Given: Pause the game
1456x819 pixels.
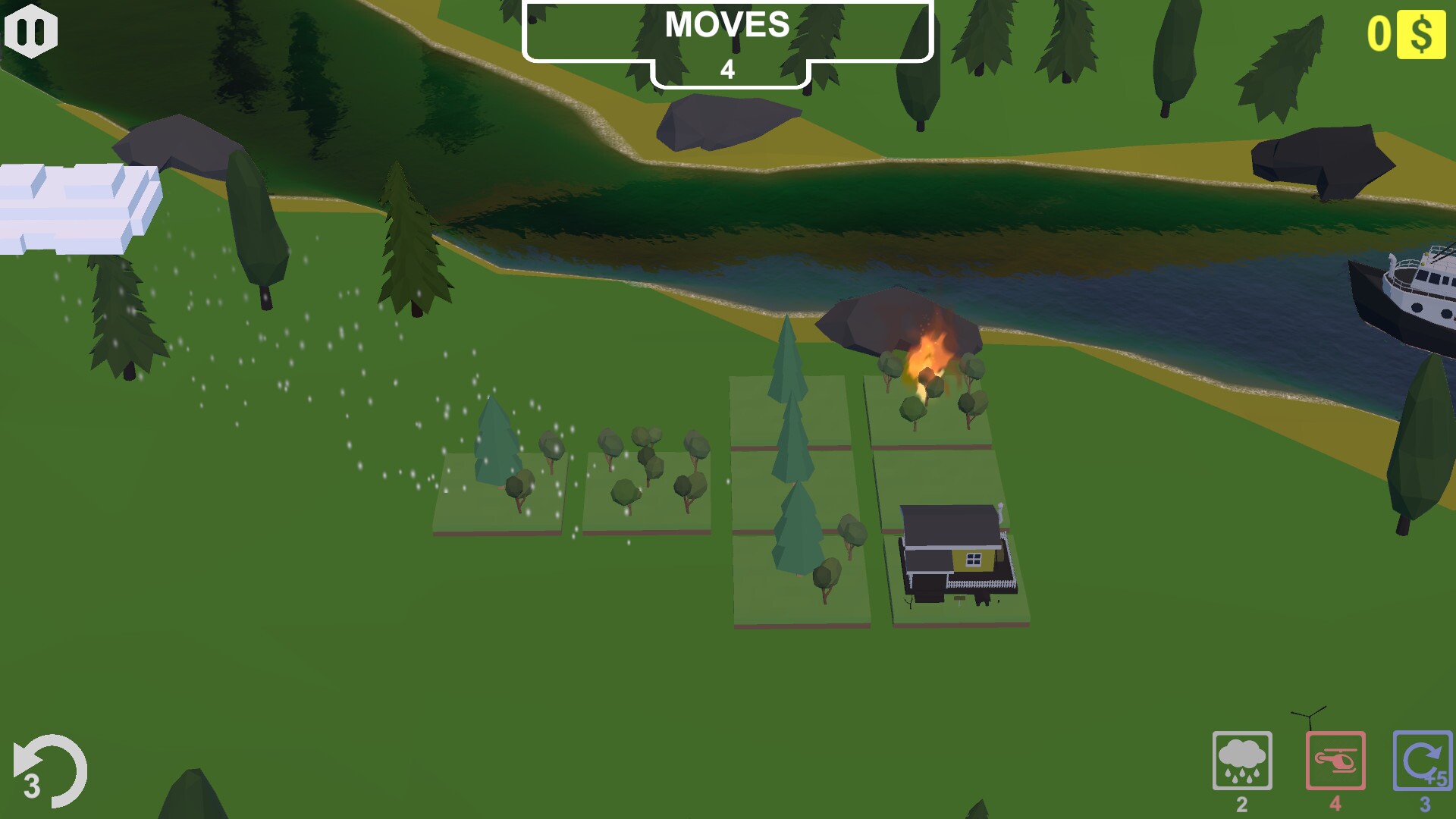Looking at the screenshot, I should pos(30,30).
